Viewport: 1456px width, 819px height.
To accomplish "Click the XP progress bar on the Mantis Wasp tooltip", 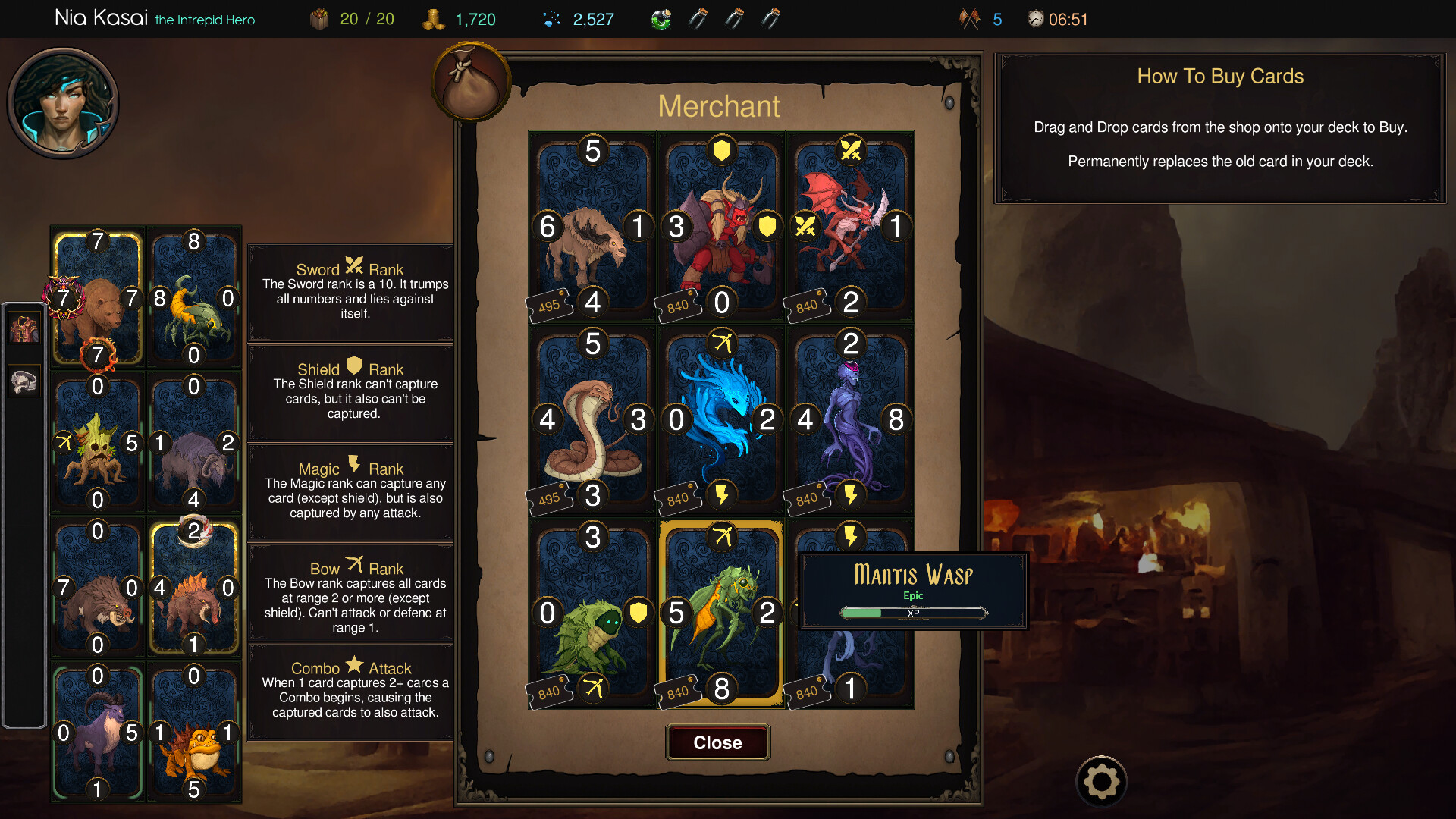I will (x=912, y=613).
